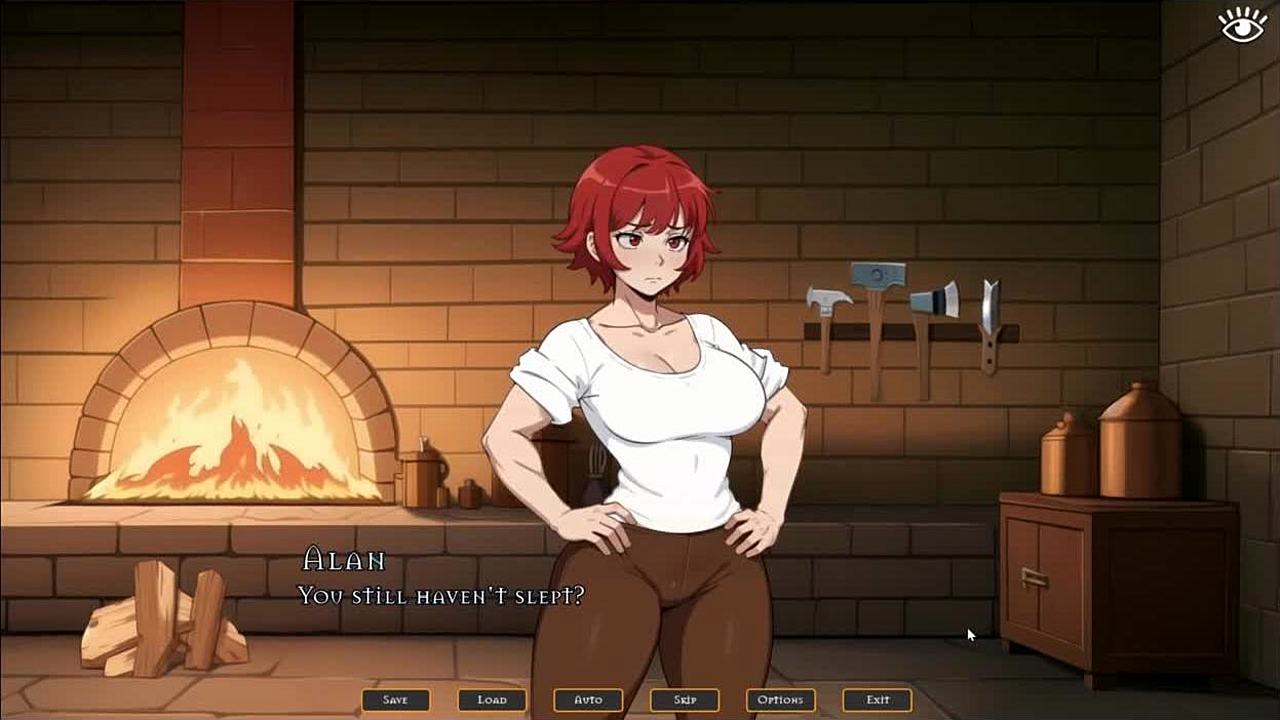Open the Load game menu
This screenshot has width=1280, height=720.
tap(492, 700)
